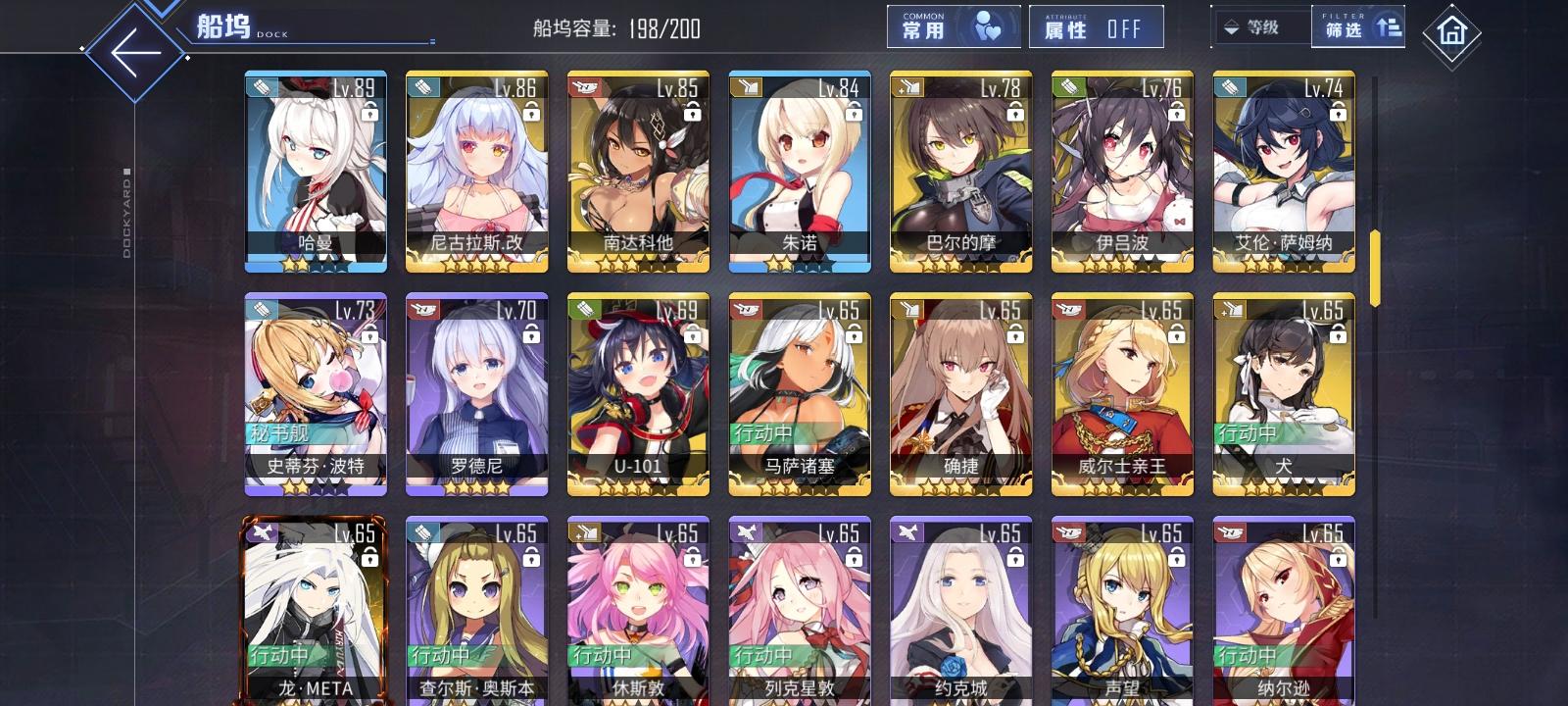
Task: Click the lock icon on 哈曼's card
Action: (x=368, y=114)
